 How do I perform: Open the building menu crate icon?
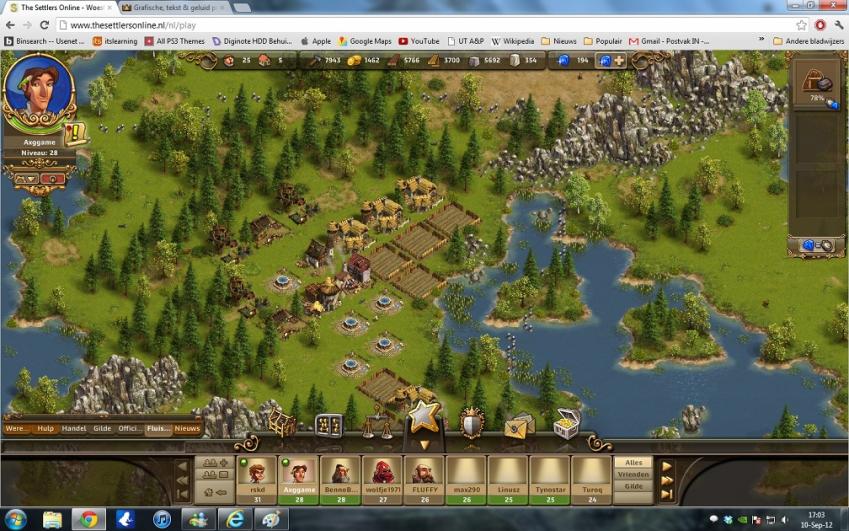click(x=281, y=424)
